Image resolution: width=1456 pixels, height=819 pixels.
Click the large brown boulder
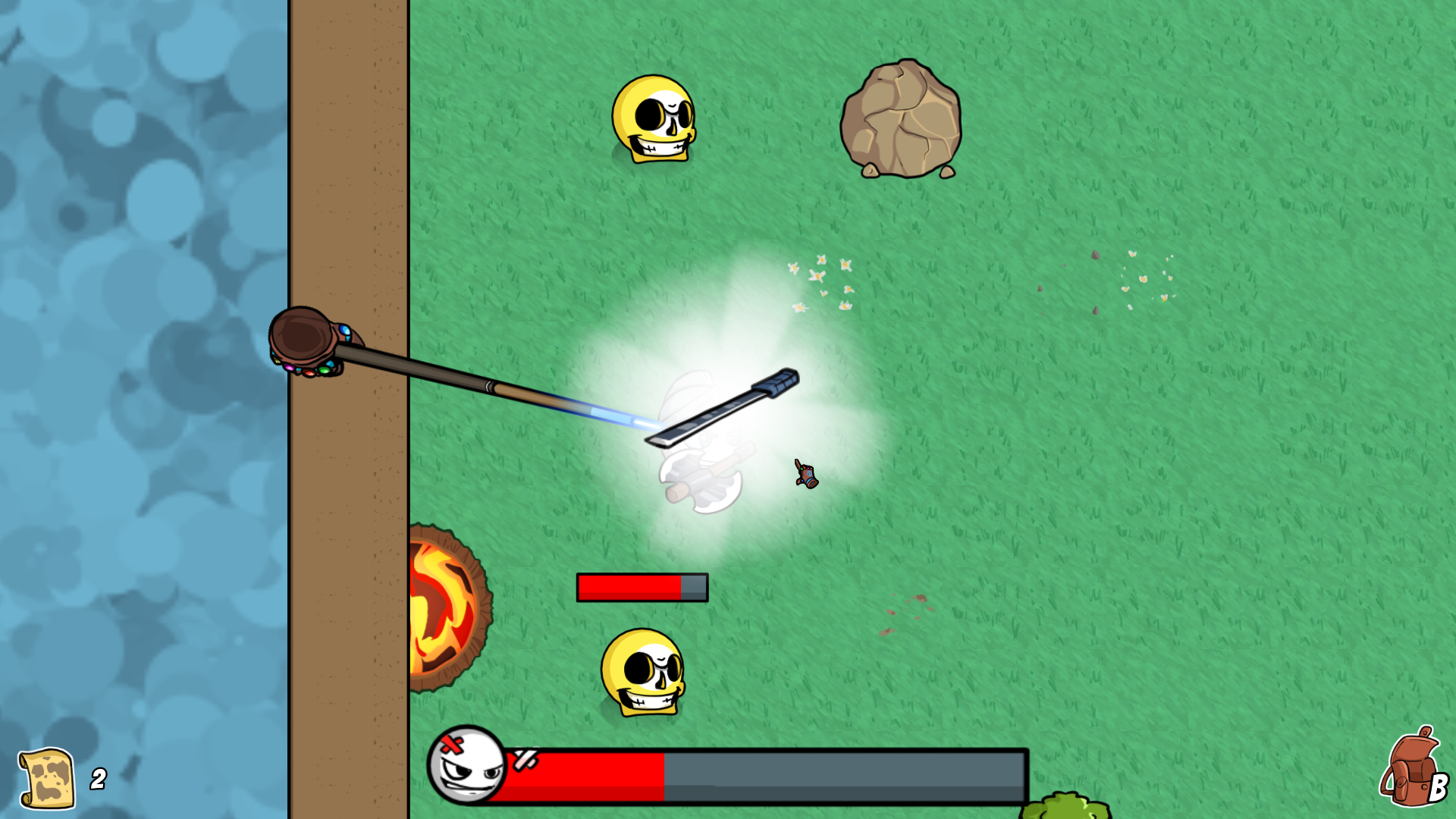pos(902,121)
